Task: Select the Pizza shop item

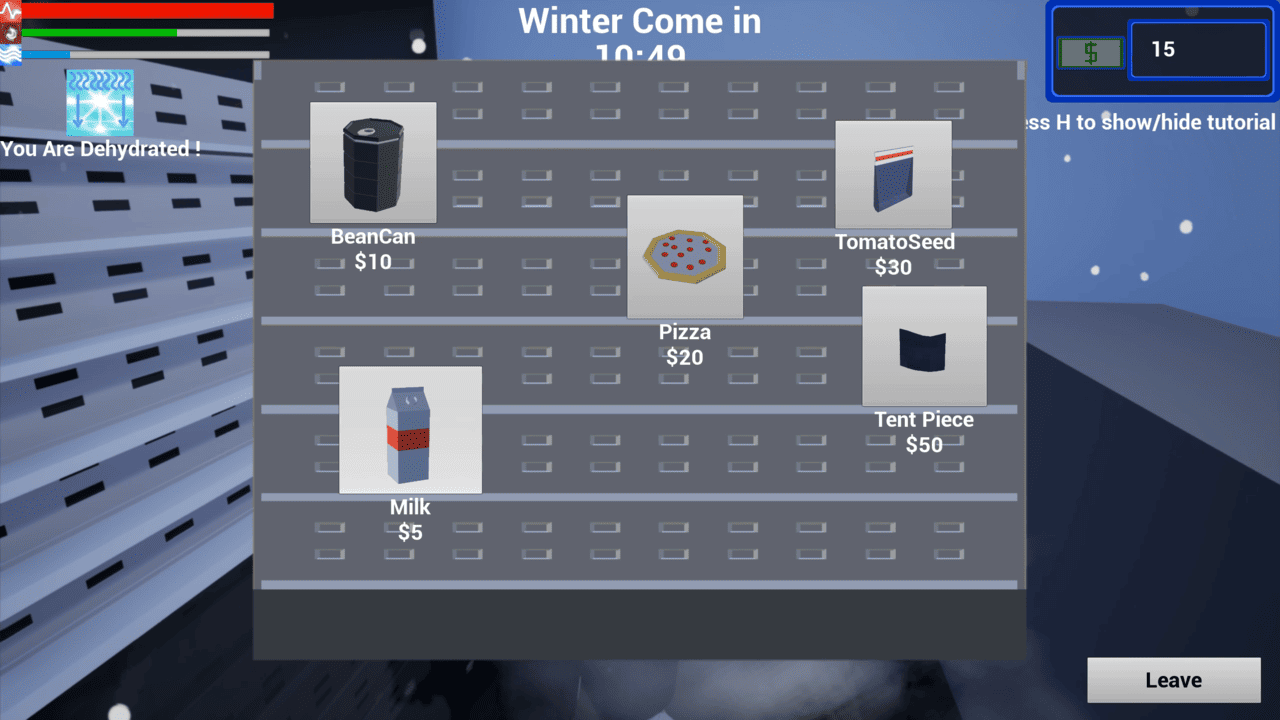Action: [685, 256]
